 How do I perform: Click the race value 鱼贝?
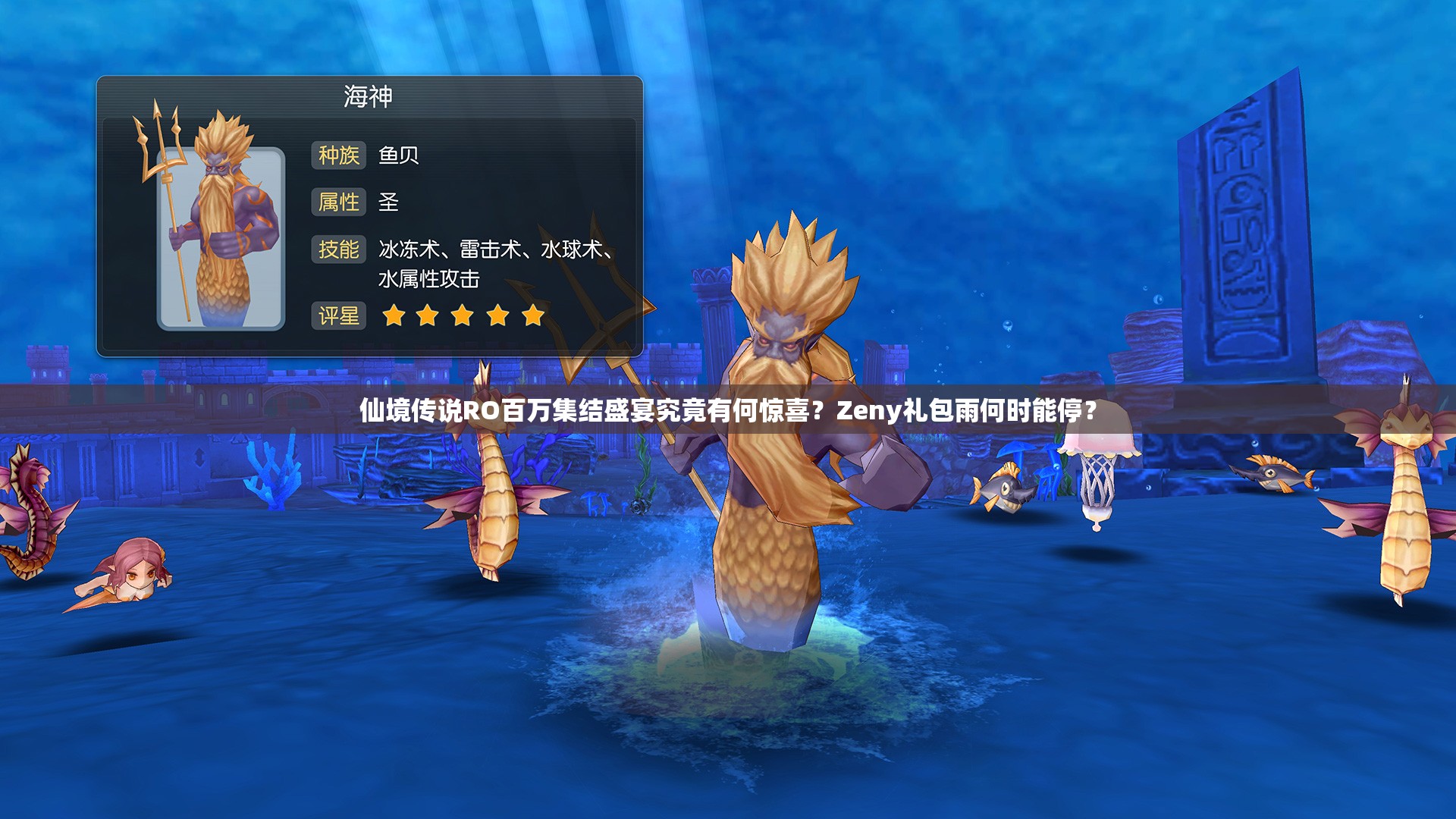pyautogui.click(x=400, y=153)
